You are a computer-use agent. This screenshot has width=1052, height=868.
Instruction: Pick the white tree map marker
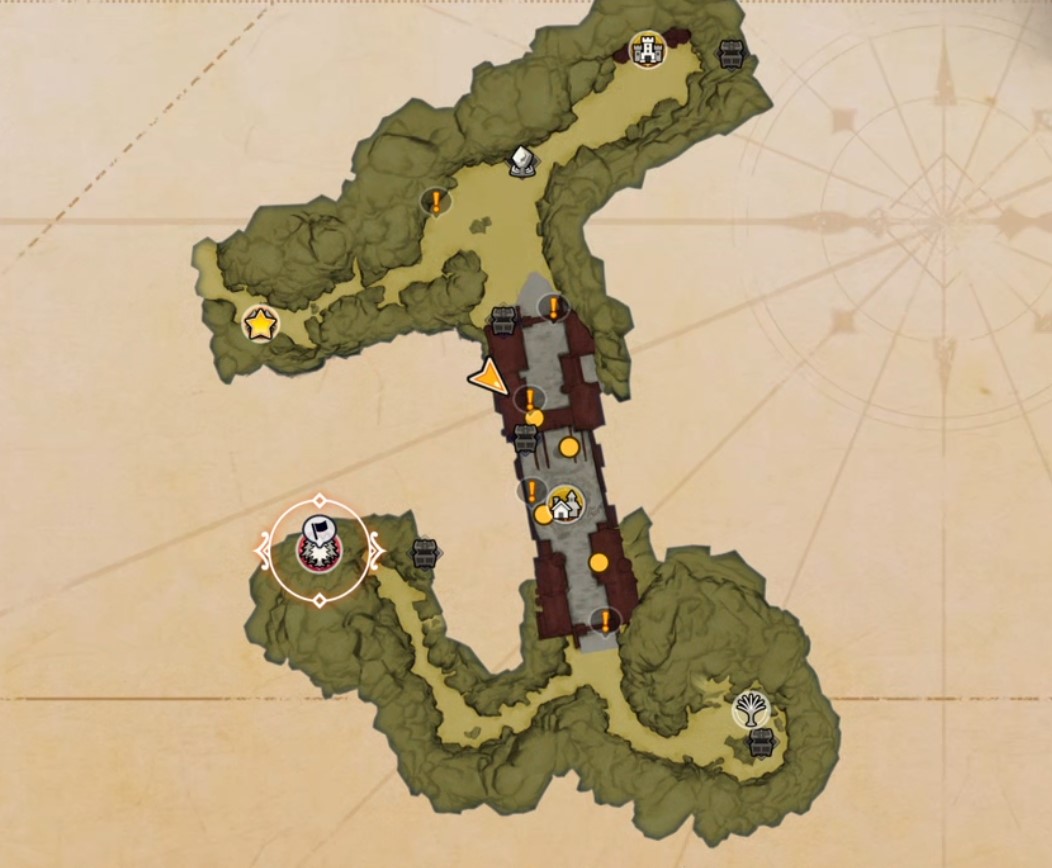(x=750, y=708)
